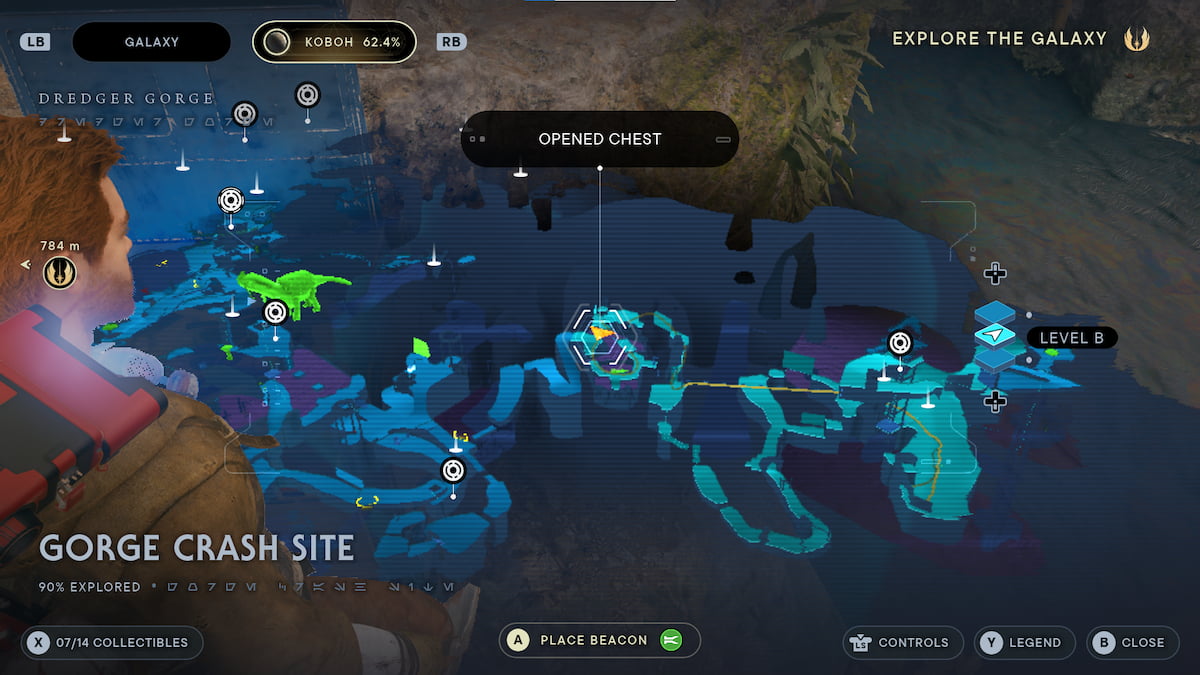
Task: Move up one map level above Level B
Action: pos(994,273)
